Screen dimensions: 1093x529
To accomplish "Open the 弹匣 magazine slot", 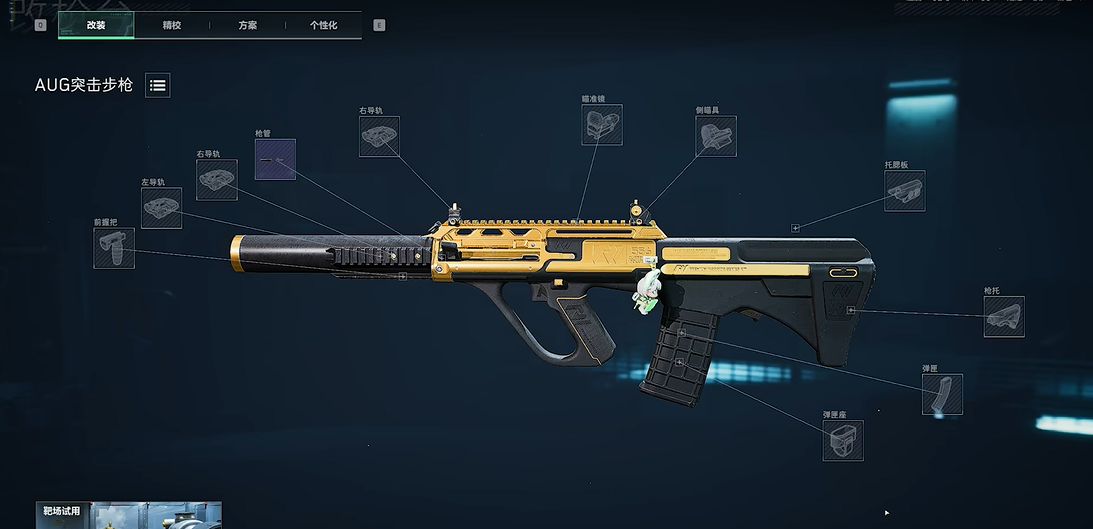I will coord(942,394).
